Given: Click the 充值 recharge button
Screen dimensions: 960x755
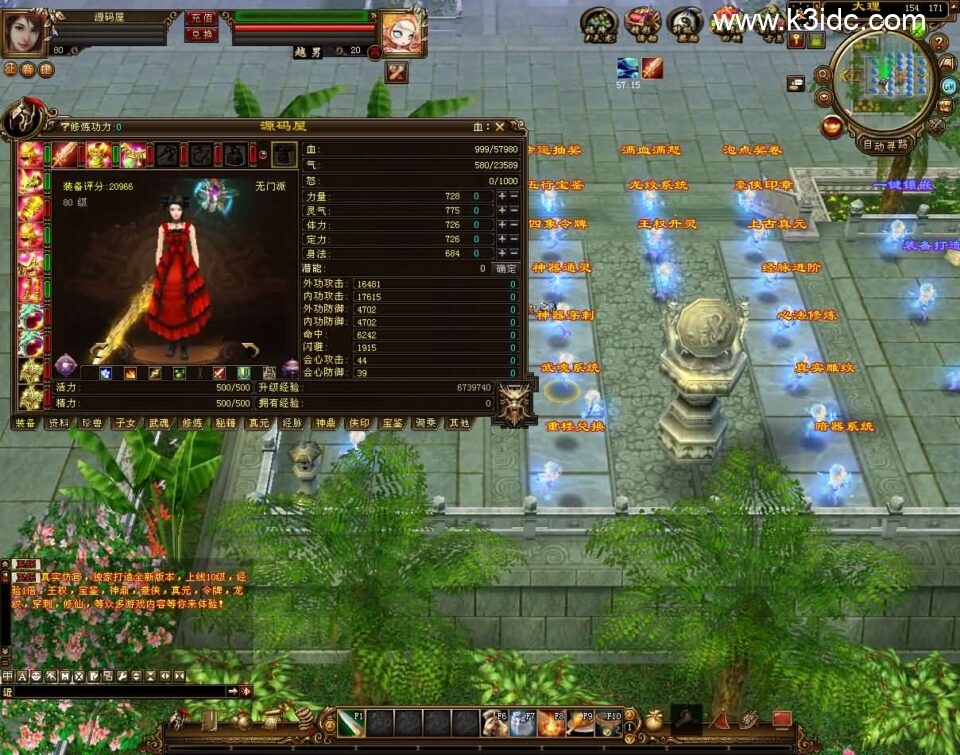Looking at the screenshot, I should [x=201, y=18].
